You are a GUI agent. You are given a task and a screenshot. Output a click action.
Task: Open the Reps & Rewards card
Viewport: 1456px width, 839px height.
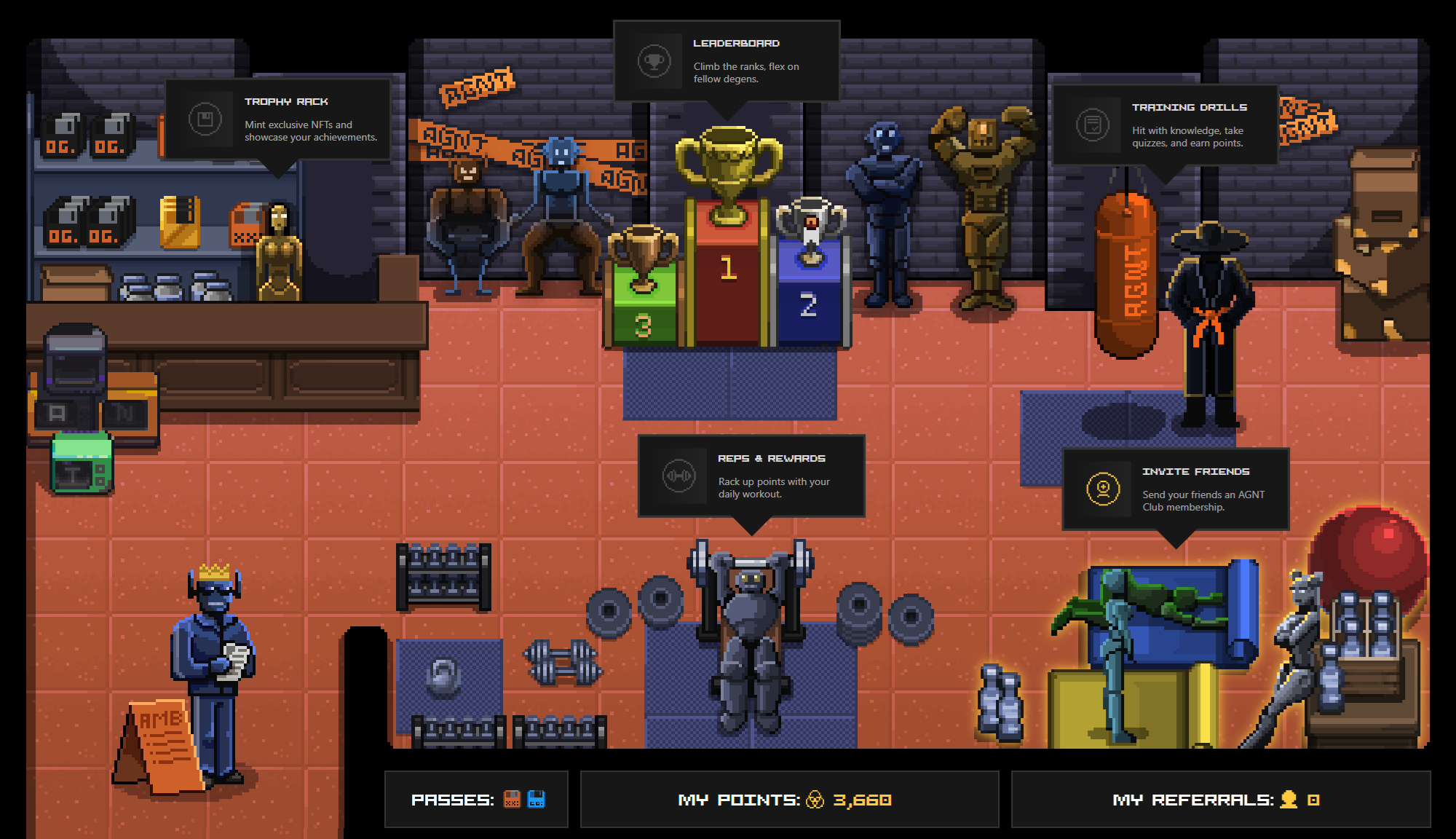pos(751,476)
